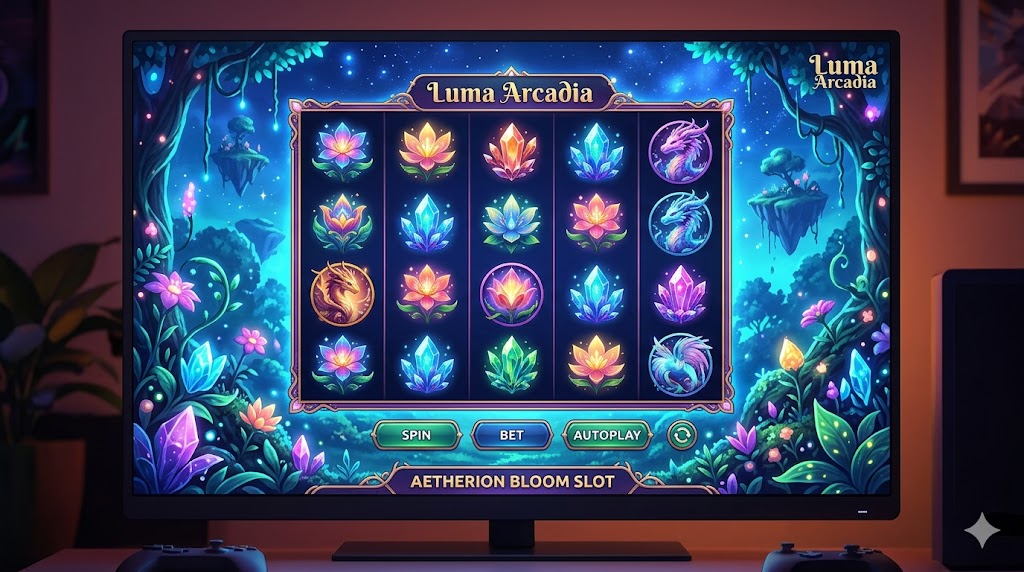1024x572 pixels.
Task: Activate the AUTOPLAY button
Action: point(607,435)
